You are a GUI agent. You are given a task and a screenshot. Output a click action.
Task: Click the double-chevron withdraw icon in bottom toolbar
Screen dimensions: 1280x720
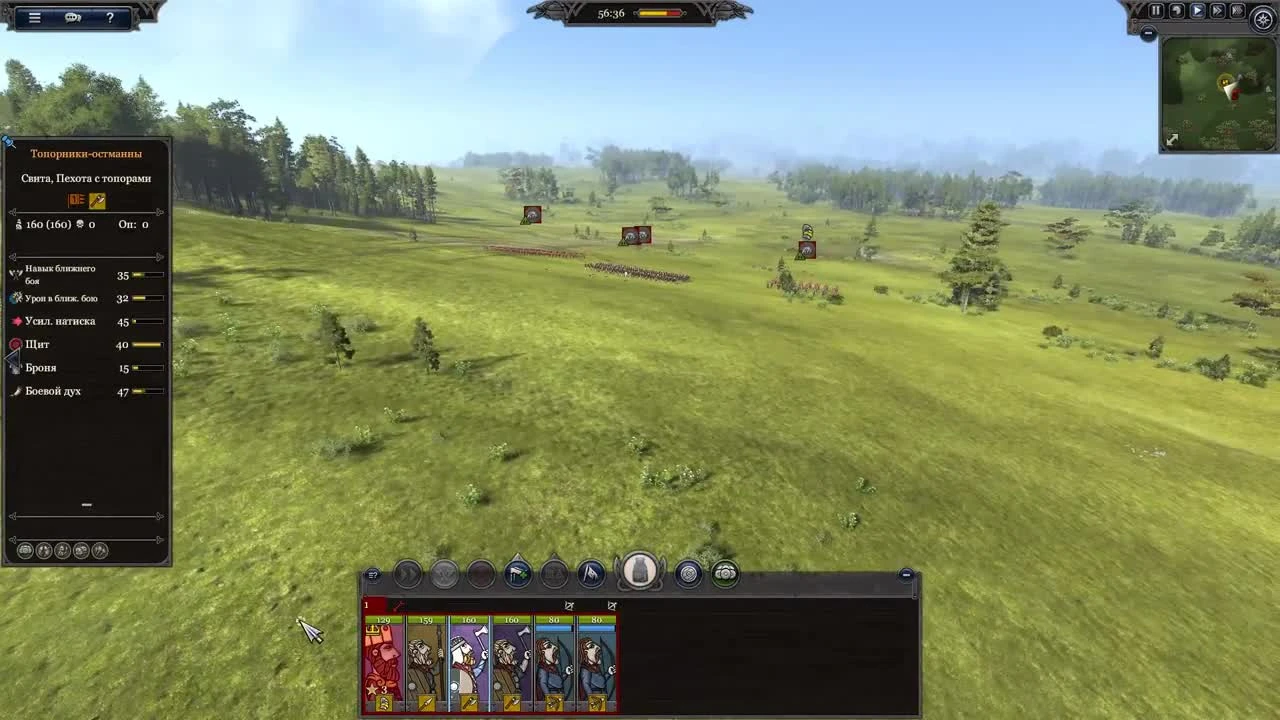(408, 575)
